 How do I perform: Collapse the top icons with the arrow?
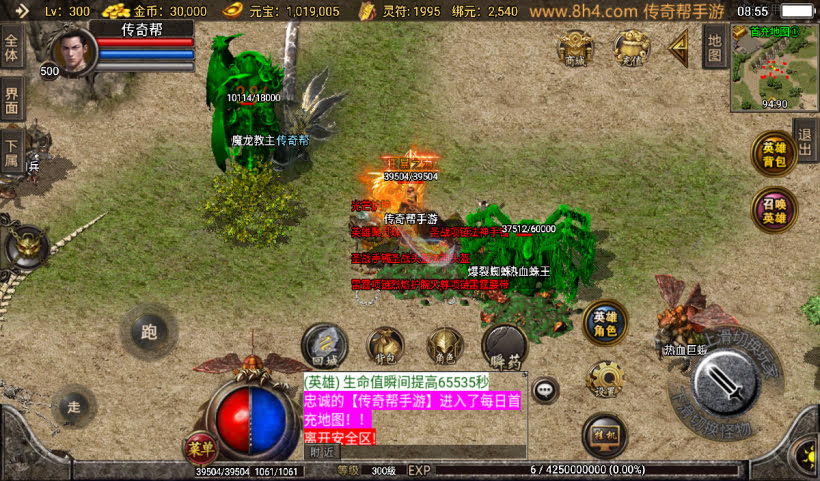pos(680,47)
